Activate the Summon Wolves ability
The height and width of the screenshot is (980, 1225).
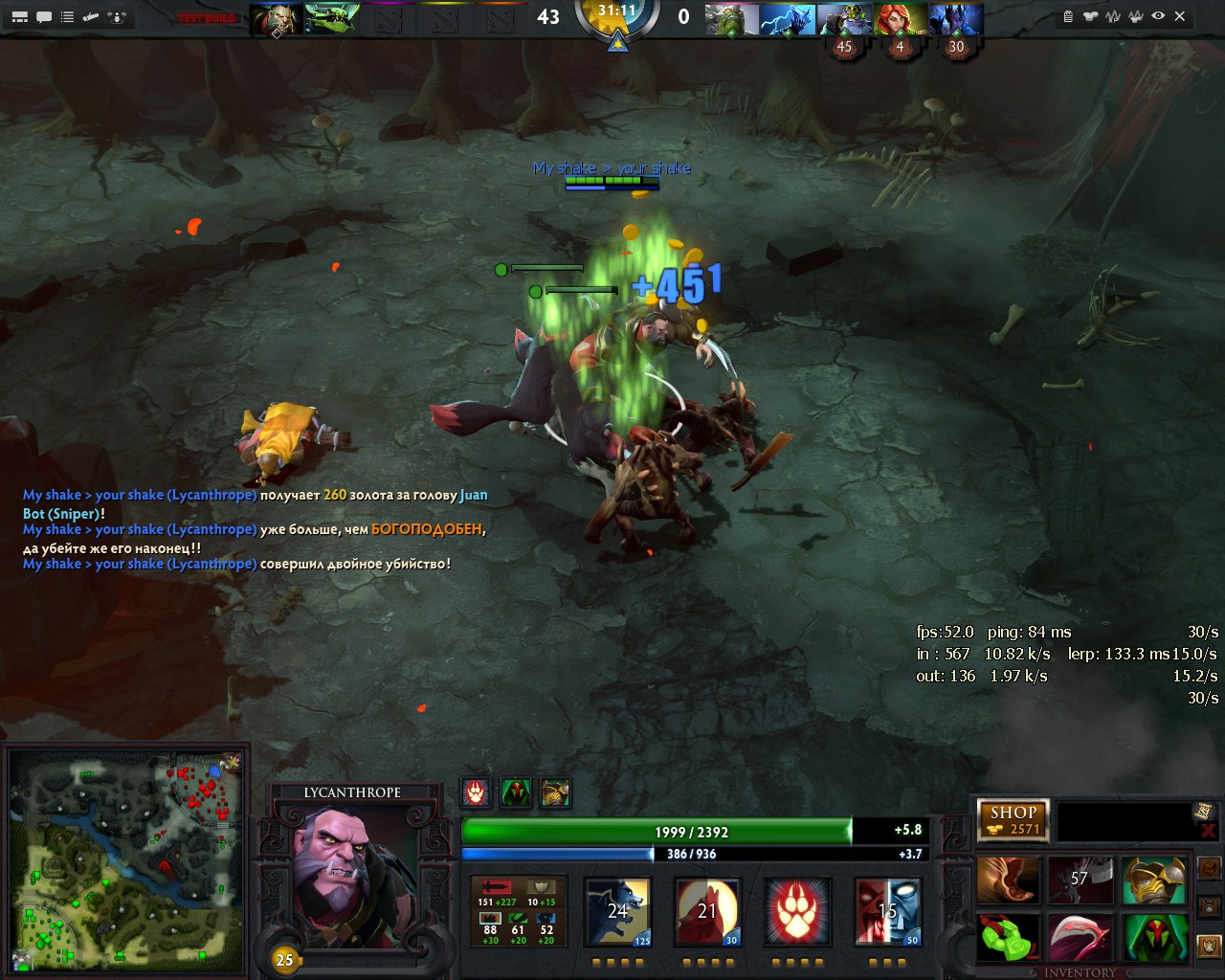[x=618, y=911]
